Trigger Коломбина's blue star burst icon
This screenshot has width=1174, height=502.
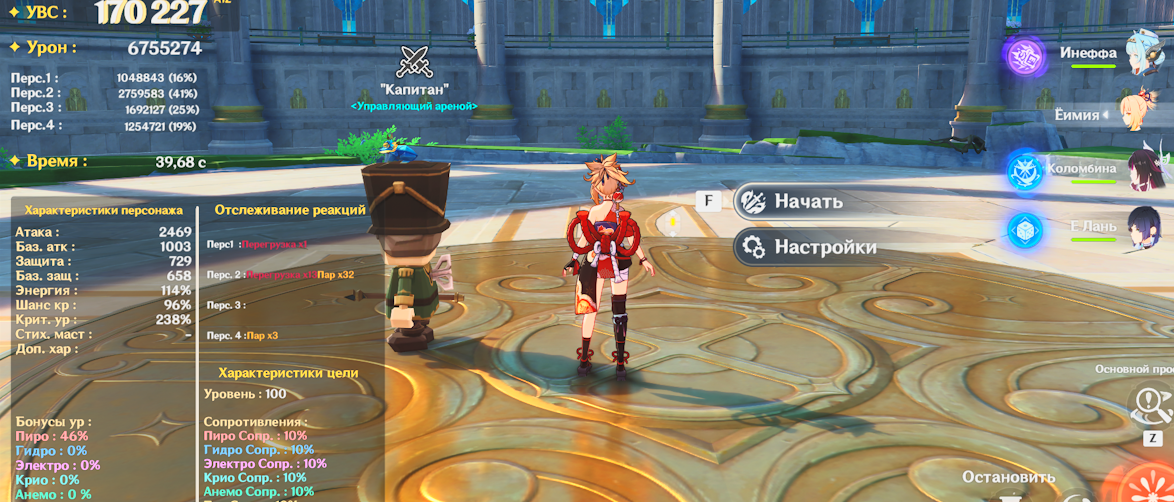1025,171
